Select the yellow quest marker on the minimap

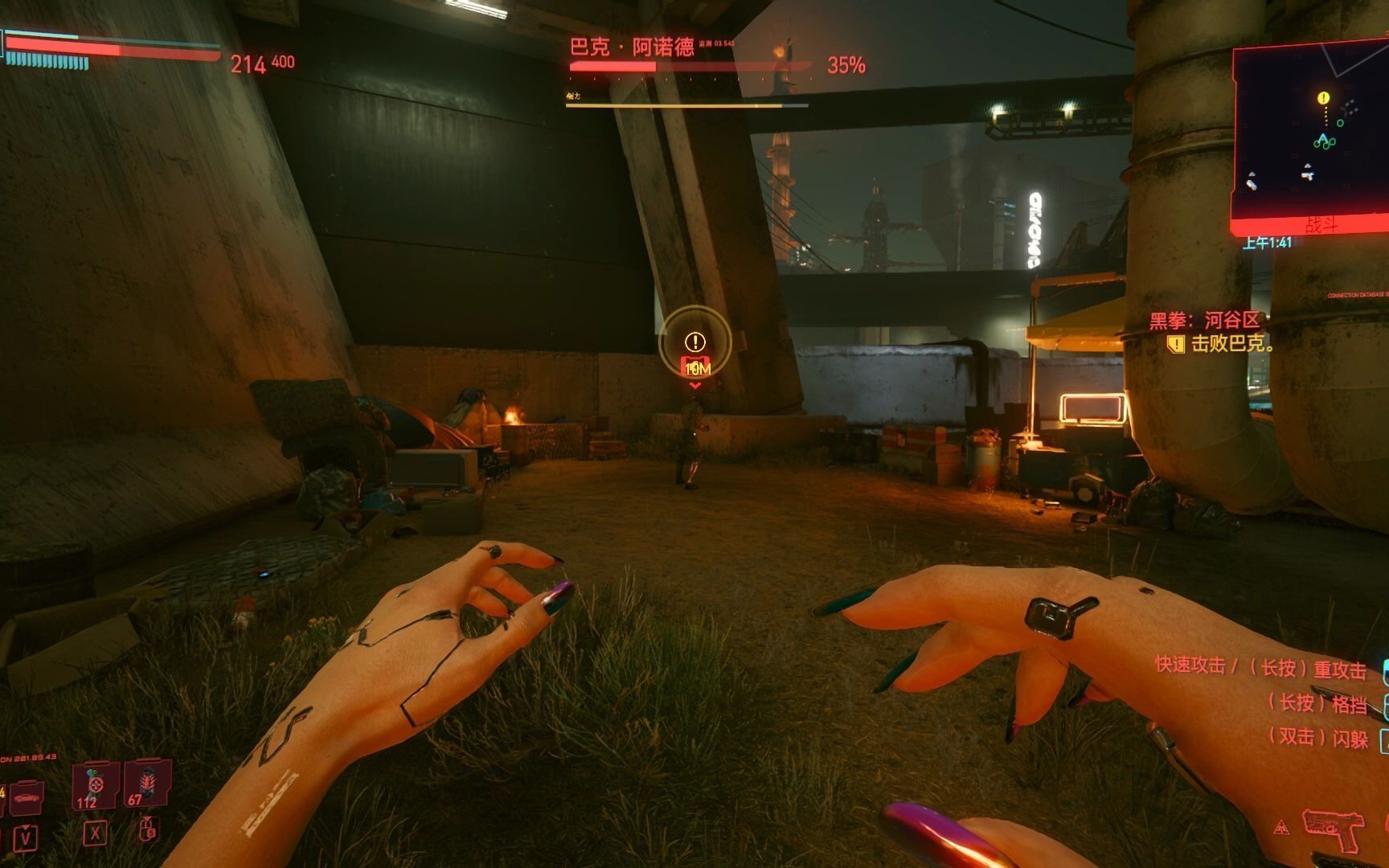point(1323,98)
